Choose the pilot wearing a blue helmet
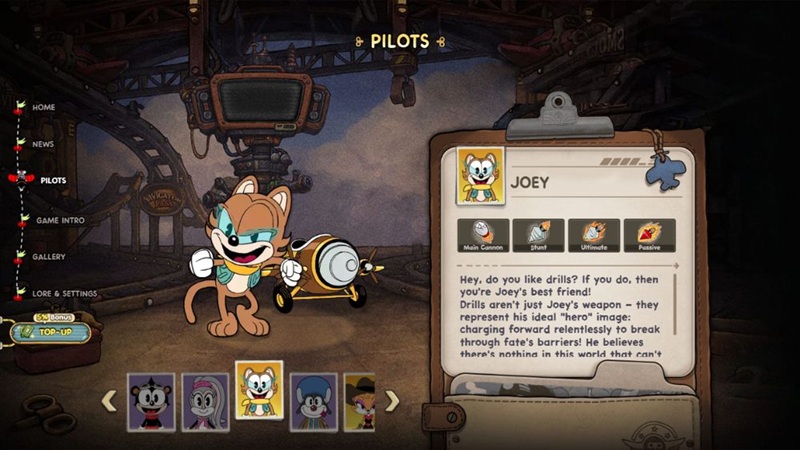The height and width of the screenshot is (450, 800). (x=313, y=401)
